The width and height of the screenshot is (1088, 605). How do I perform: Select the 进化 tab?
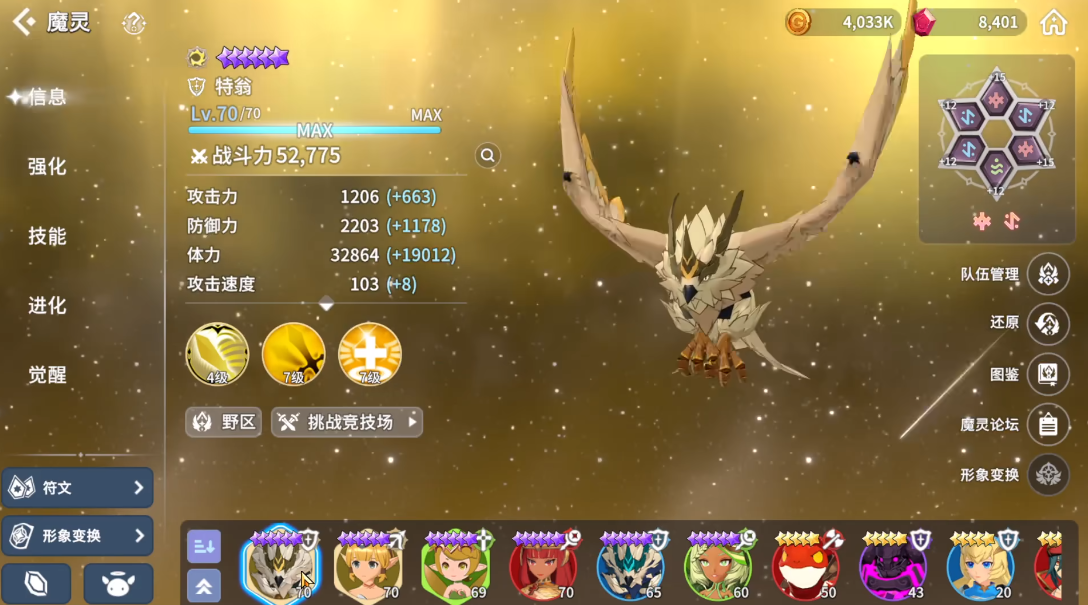(47, 305)
